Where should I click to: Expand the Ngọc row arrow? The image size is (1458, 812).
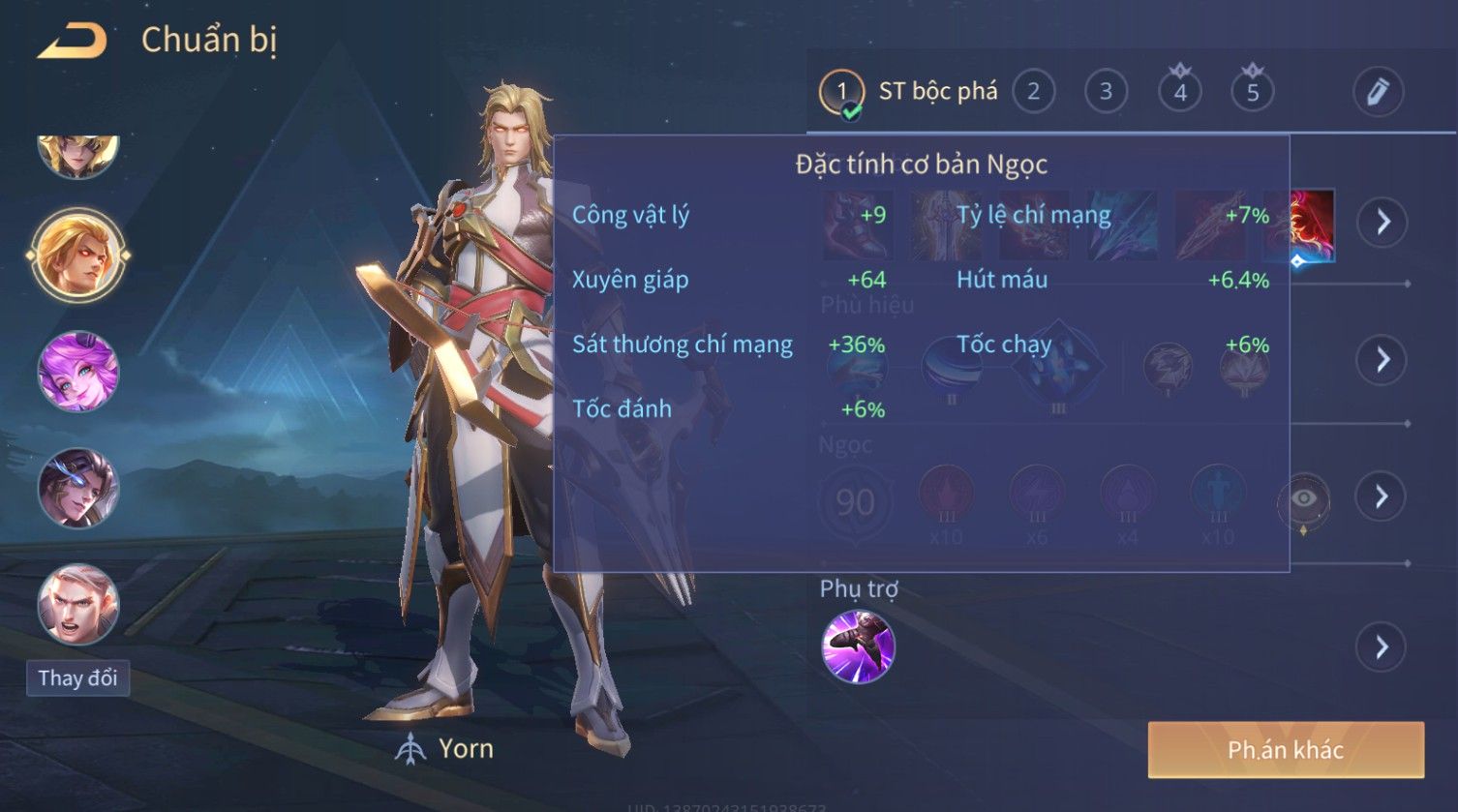1382,496
